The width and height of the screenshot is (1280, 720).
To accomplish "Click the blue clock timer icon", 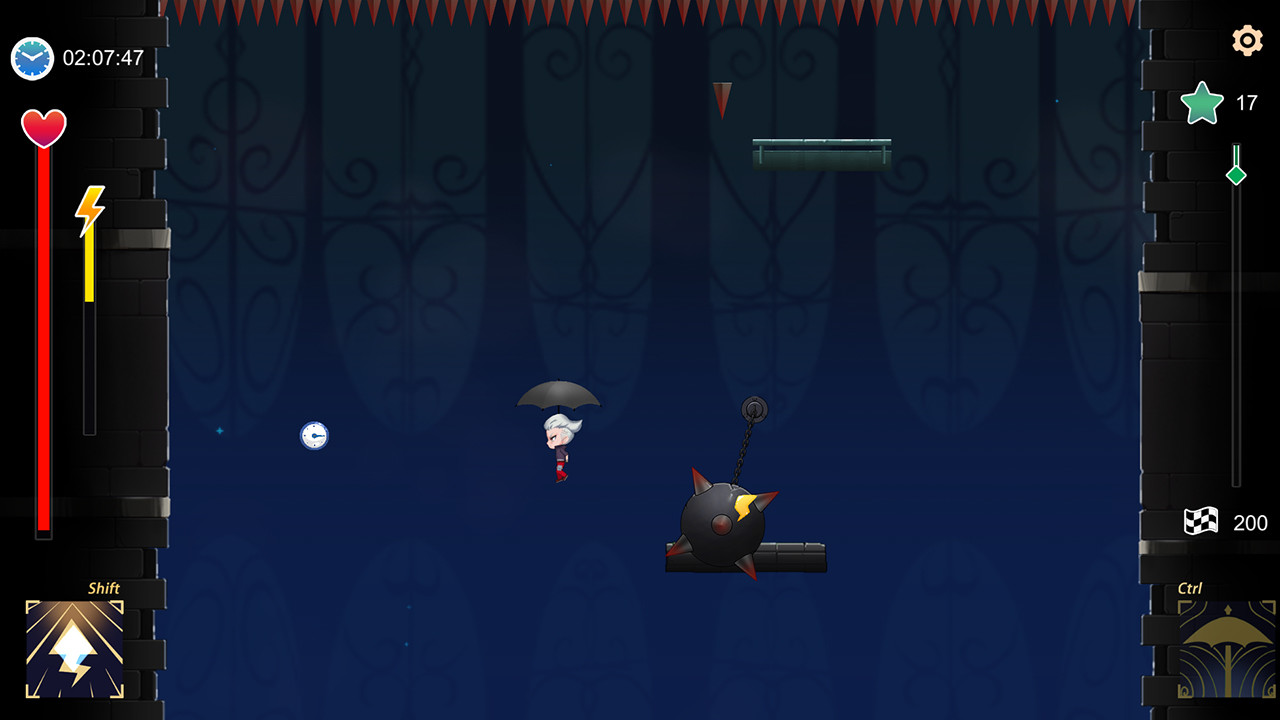I will [x=30, y=58].
